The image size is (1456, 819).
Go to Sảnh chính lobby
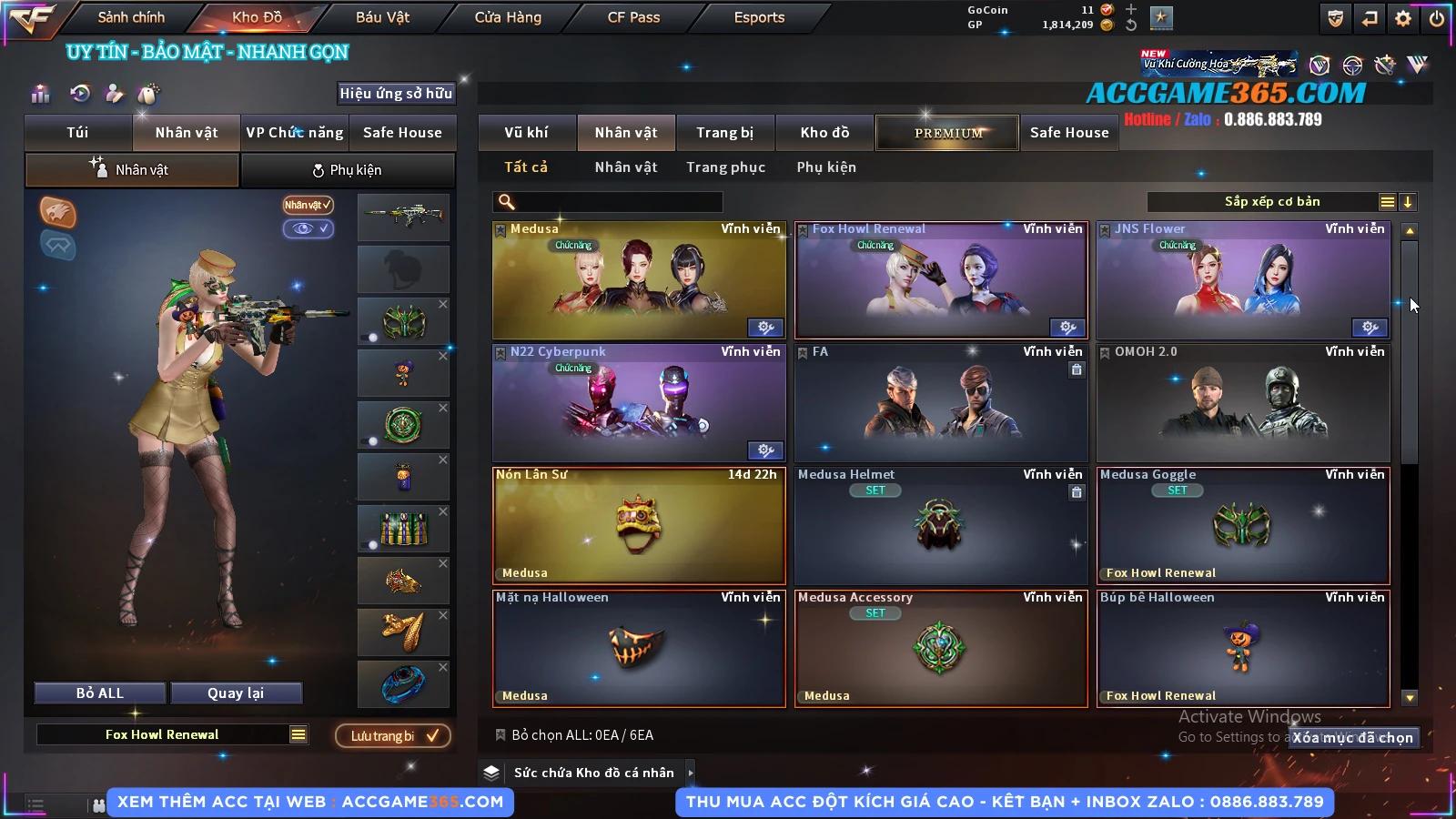(131, 17)
